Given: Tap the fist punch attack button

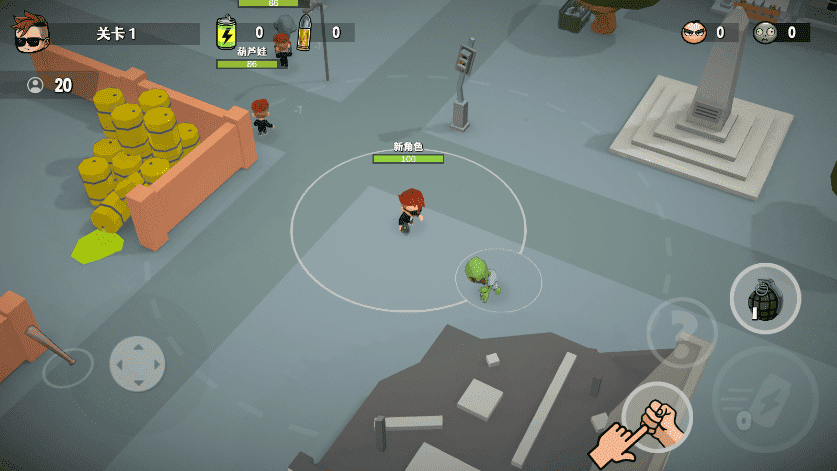Looking at the screenshot, I should click(x=658, y=416).
